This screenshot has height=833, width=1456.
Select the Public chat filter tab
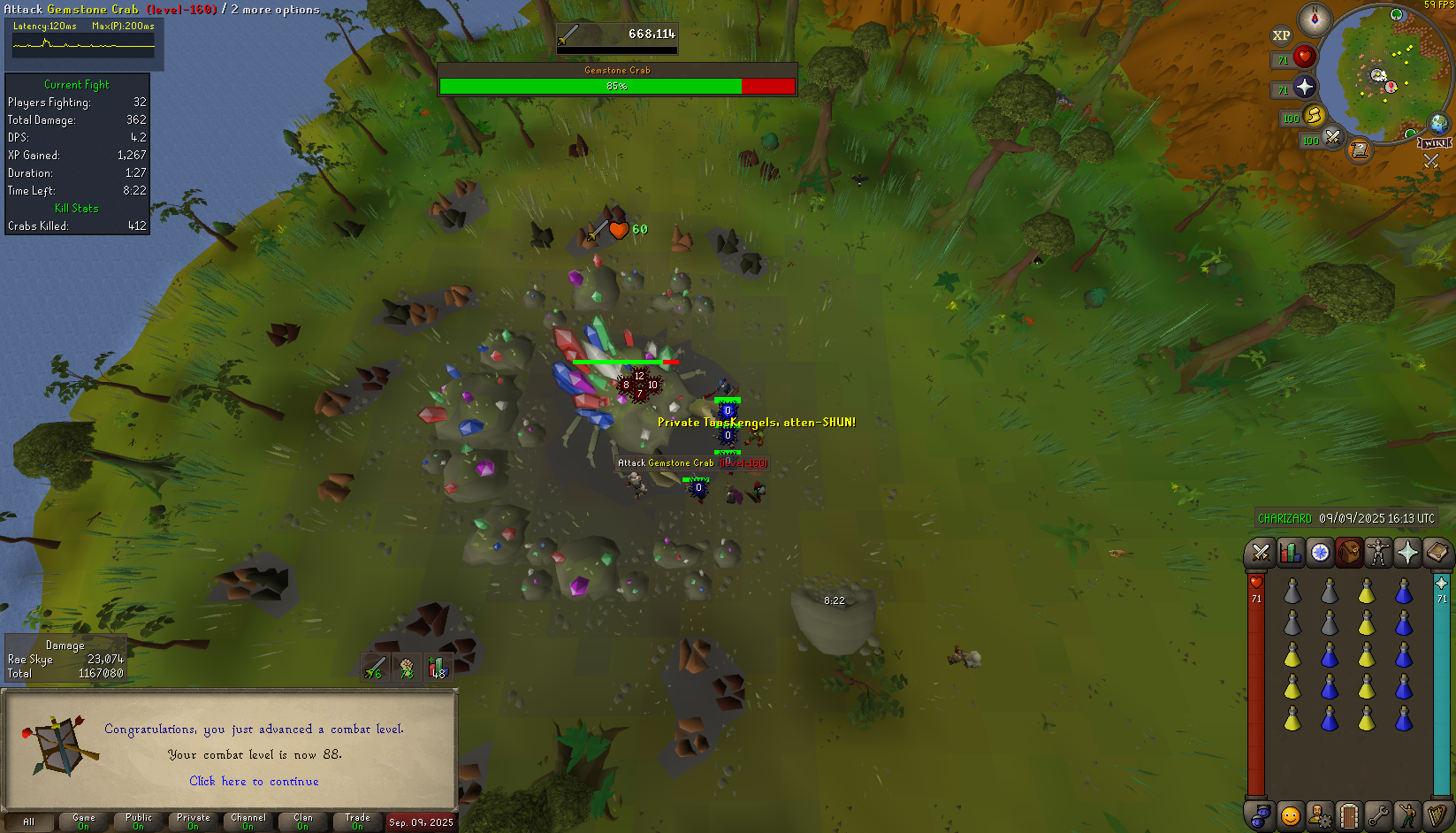[x=139, y=822]
